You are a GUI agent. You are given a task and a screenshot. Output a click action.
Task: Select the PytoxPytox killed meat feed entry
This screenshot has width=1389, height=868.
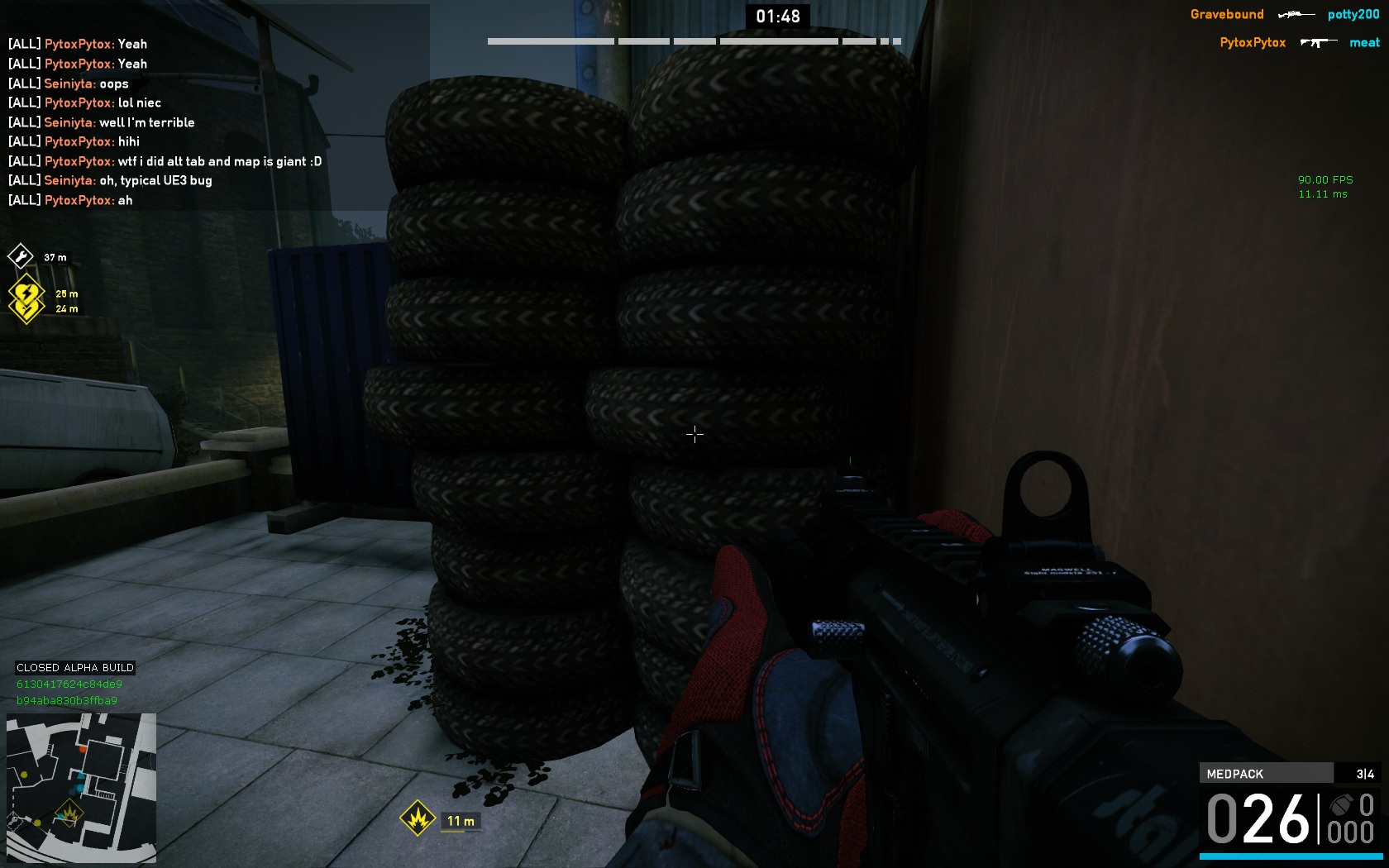click(x=1299, y=42)
